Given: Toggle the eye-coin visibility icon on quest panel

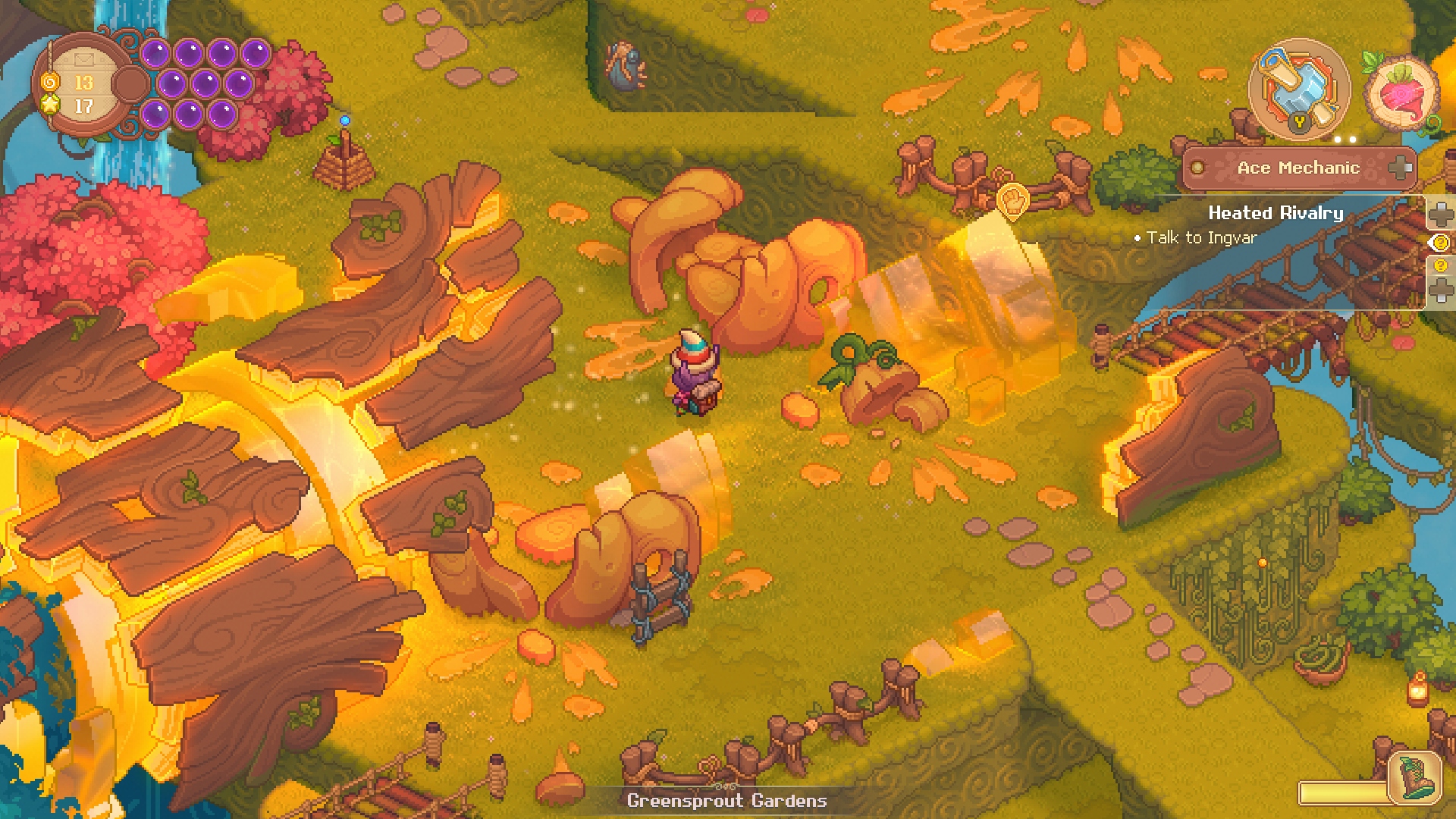Looking at the screenshot, I should click(x=1440, y=242).
